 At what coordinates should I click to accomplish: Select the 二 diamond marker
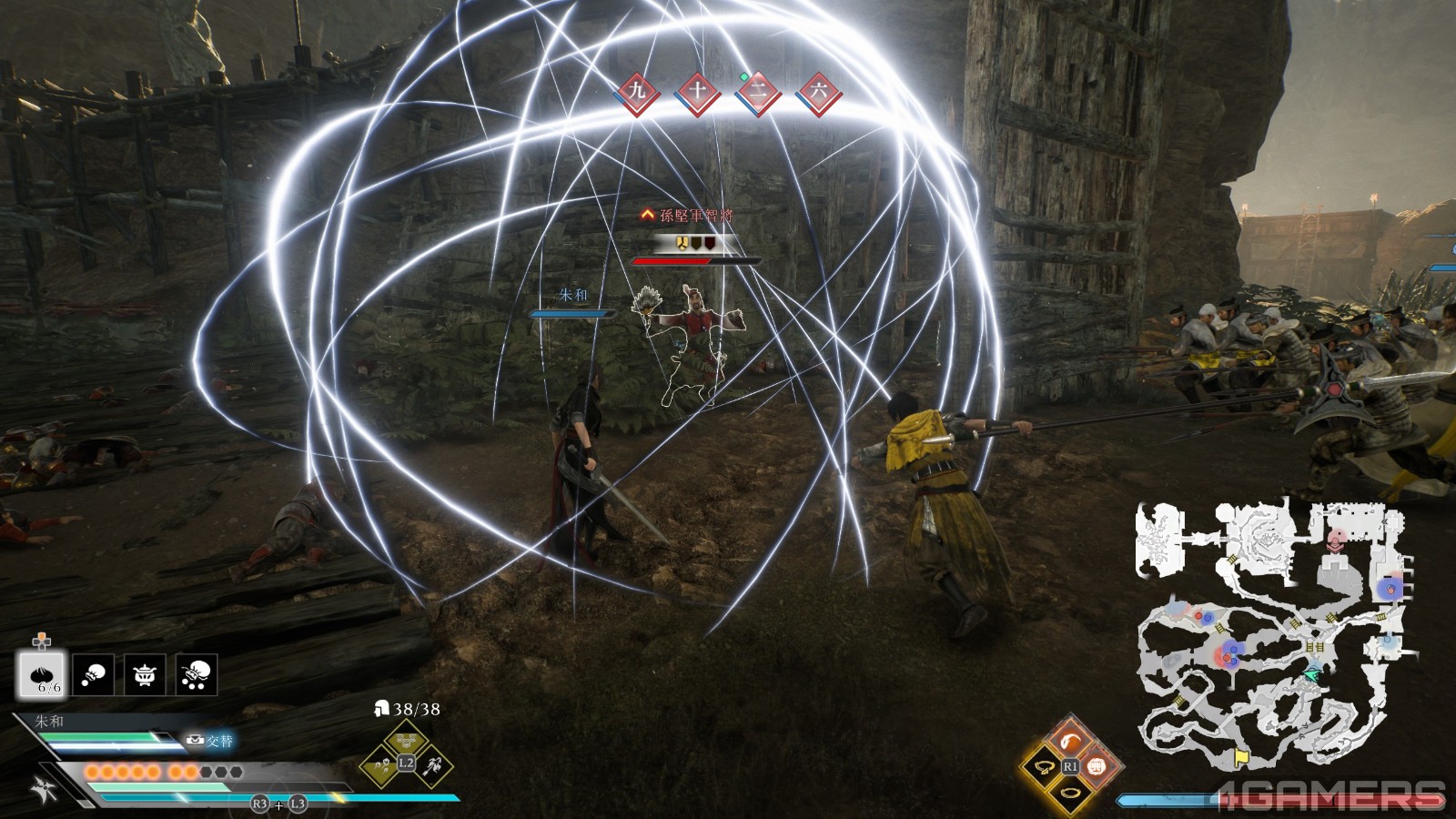[757, 91]
